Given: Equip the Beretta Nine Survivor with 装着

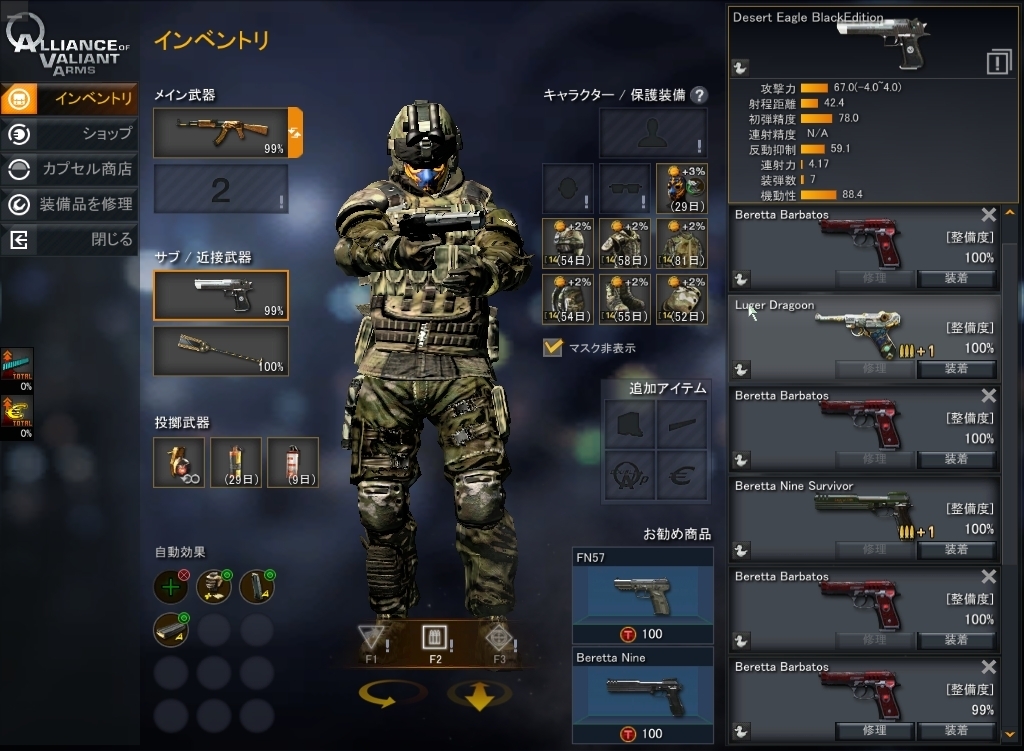Looking at the screenshot, I should click(956, 550).
